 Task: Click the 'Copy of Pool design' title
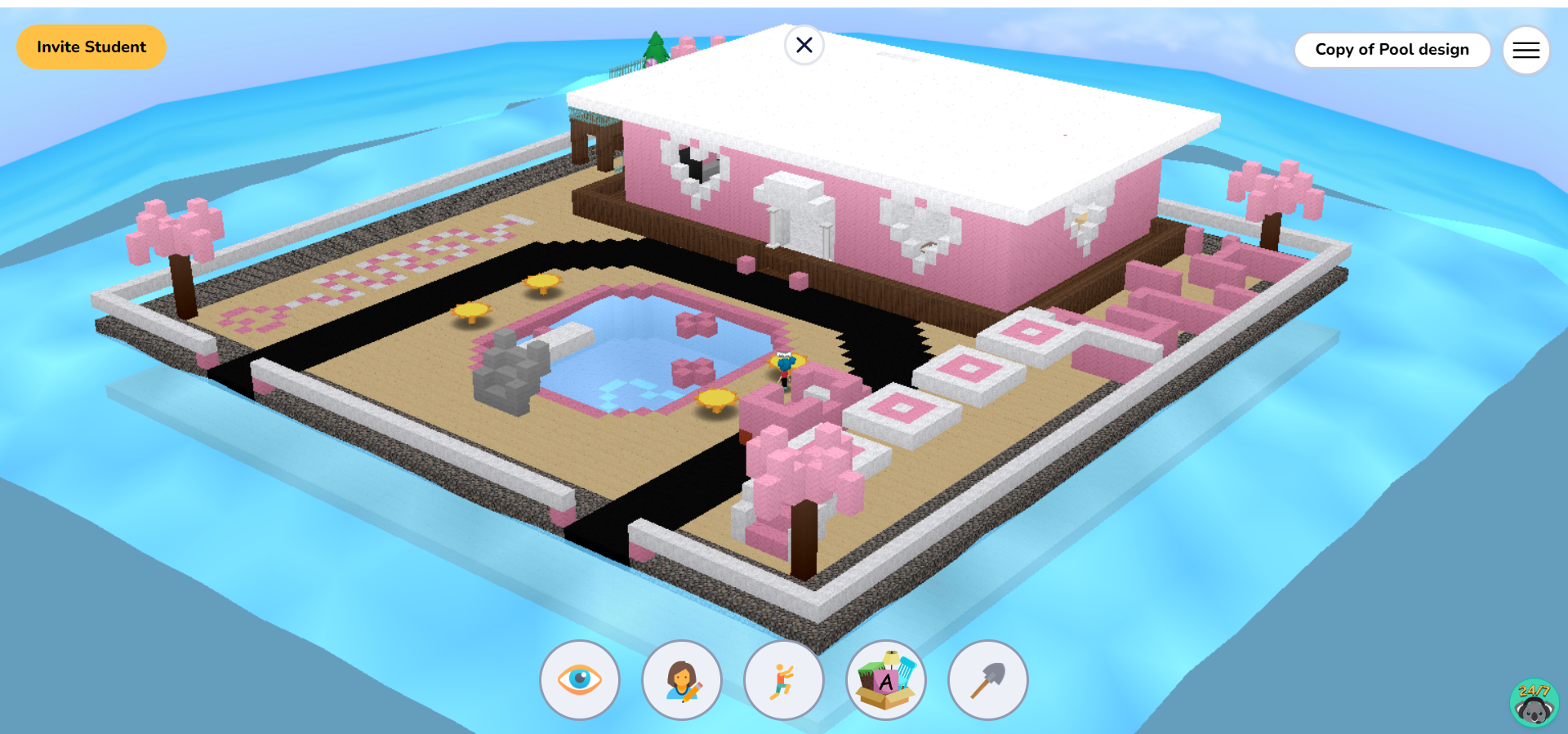click(x=1392, y=49)
